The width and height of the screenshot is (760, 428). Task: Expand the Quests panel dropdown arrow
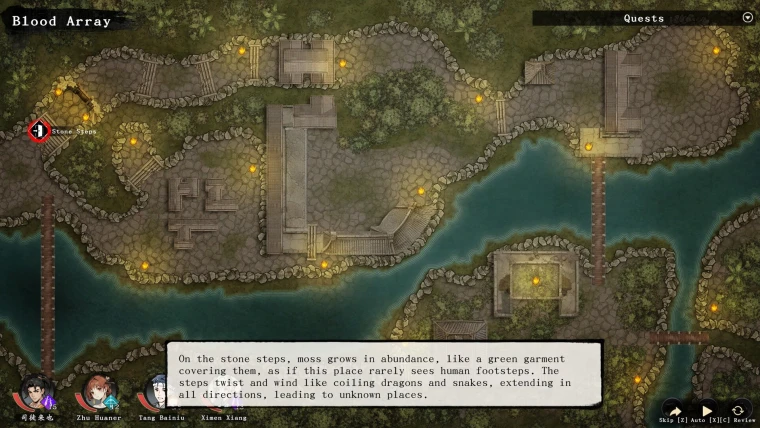click(747, 18)
